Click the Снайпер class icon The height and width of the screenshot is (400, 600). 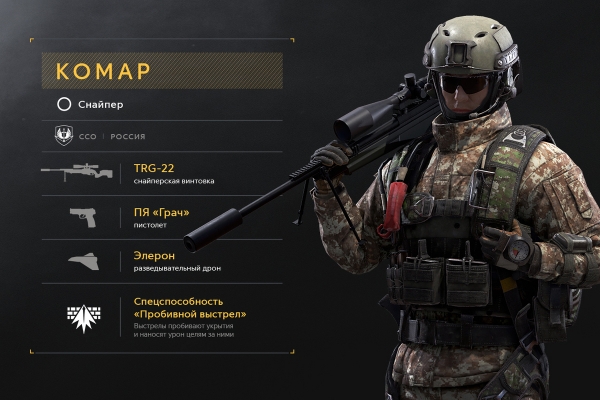[64, 104]
